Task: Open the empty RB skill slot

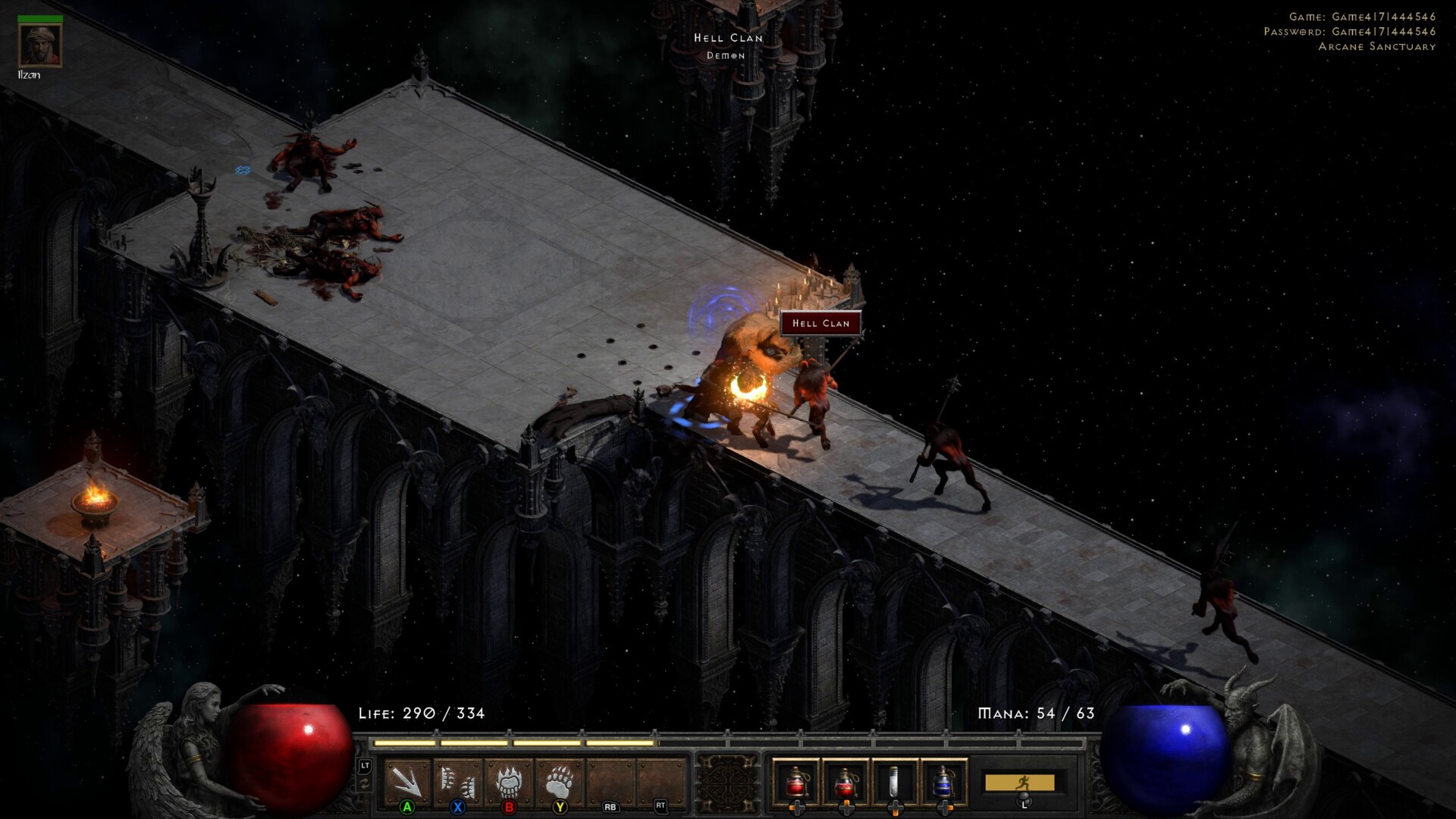Action: pyautogui.click(x=608, y=781)
